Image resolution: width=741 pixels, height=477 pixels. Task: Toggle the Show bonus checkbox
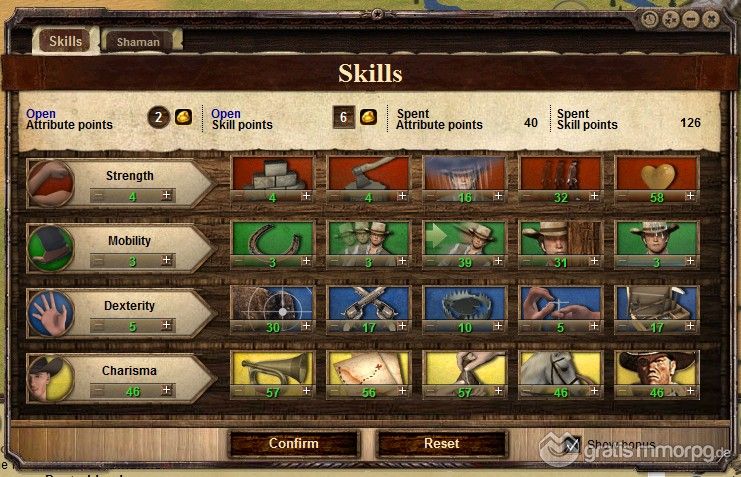[572, 444]
